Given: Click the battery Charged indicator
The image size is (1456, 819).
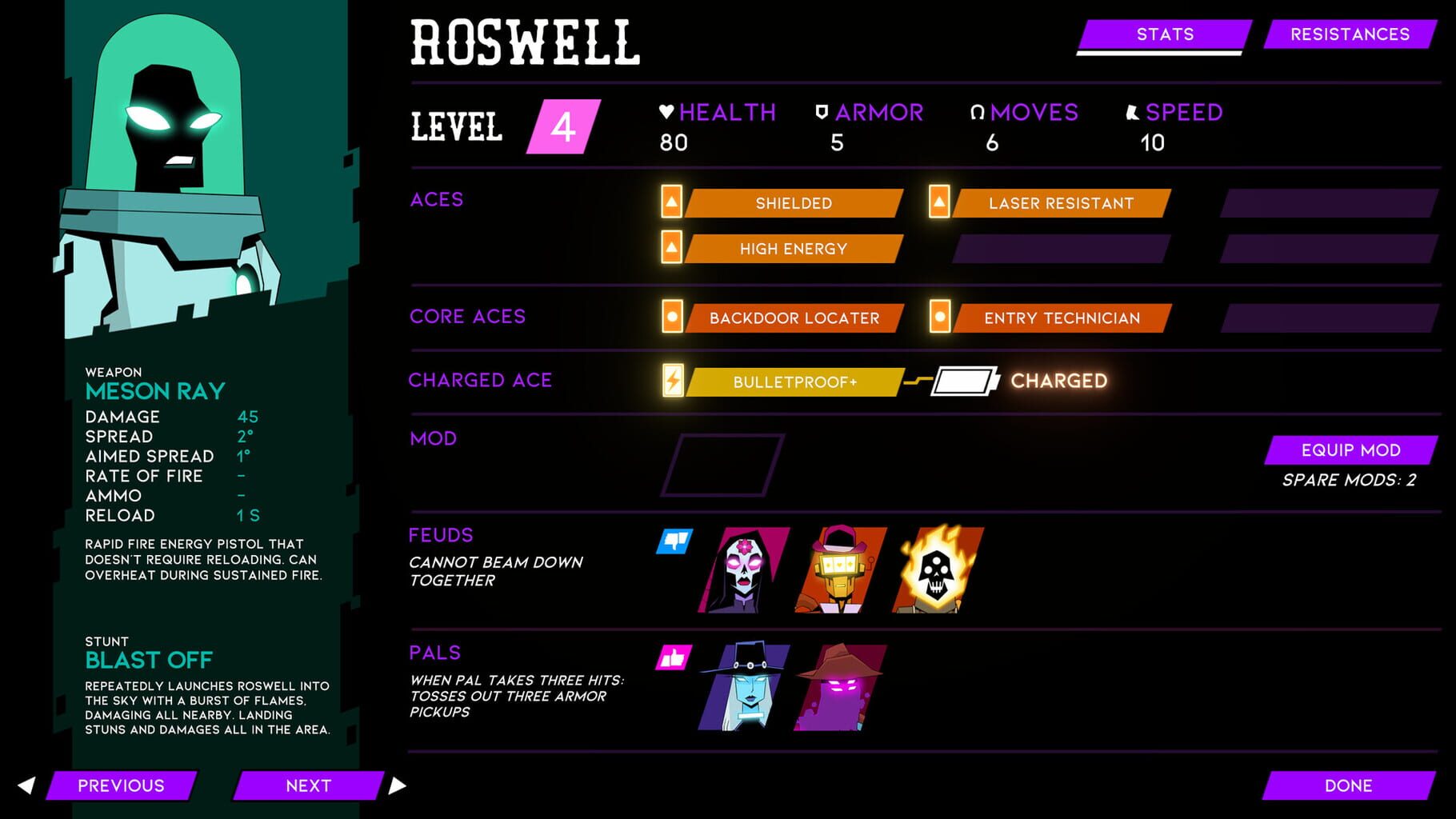Looking at the screenshot, I should [964, 382].
